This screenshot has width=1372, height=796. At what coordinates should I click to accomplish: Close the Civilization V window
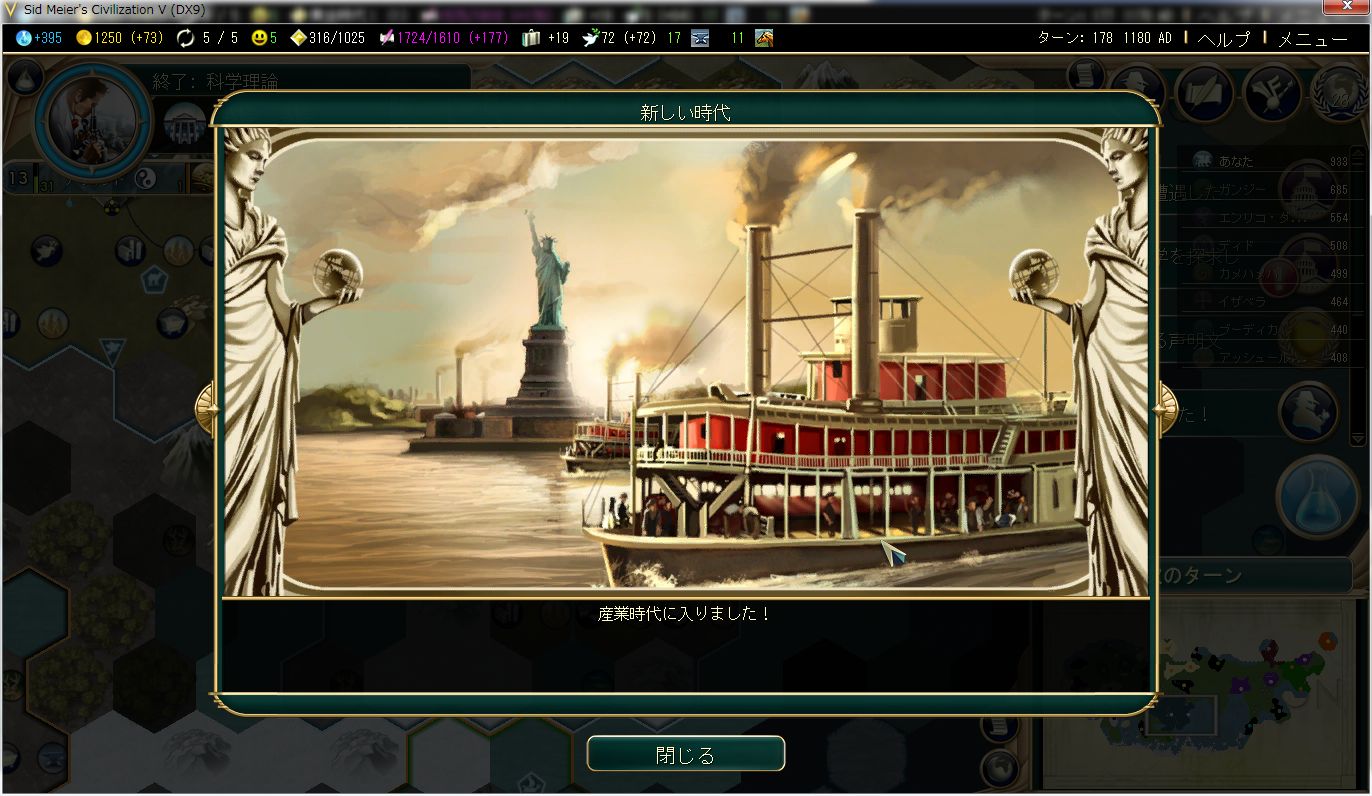tap(1345, 8)
